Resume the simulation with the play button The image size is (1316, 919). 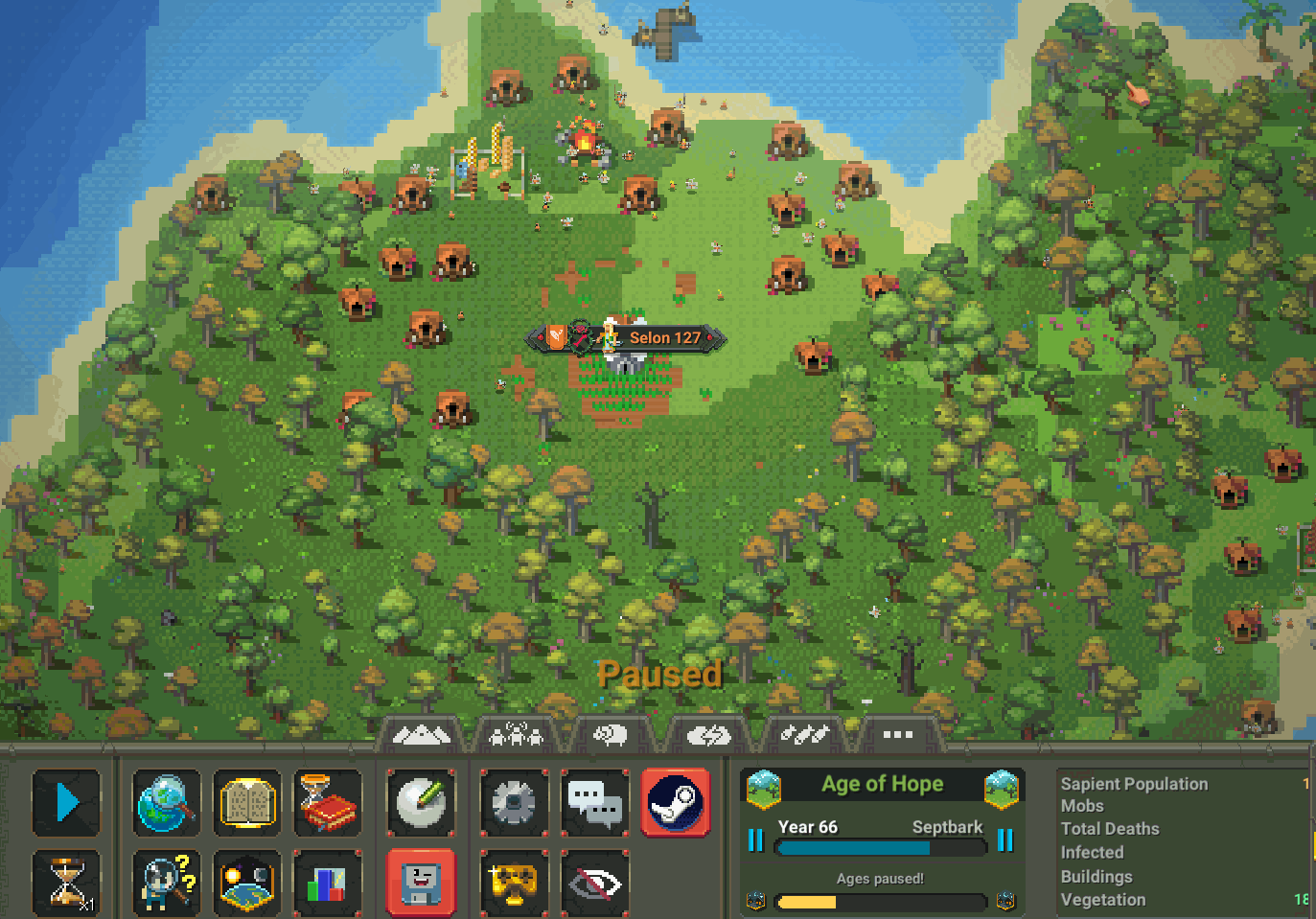(x=66, y=802)
